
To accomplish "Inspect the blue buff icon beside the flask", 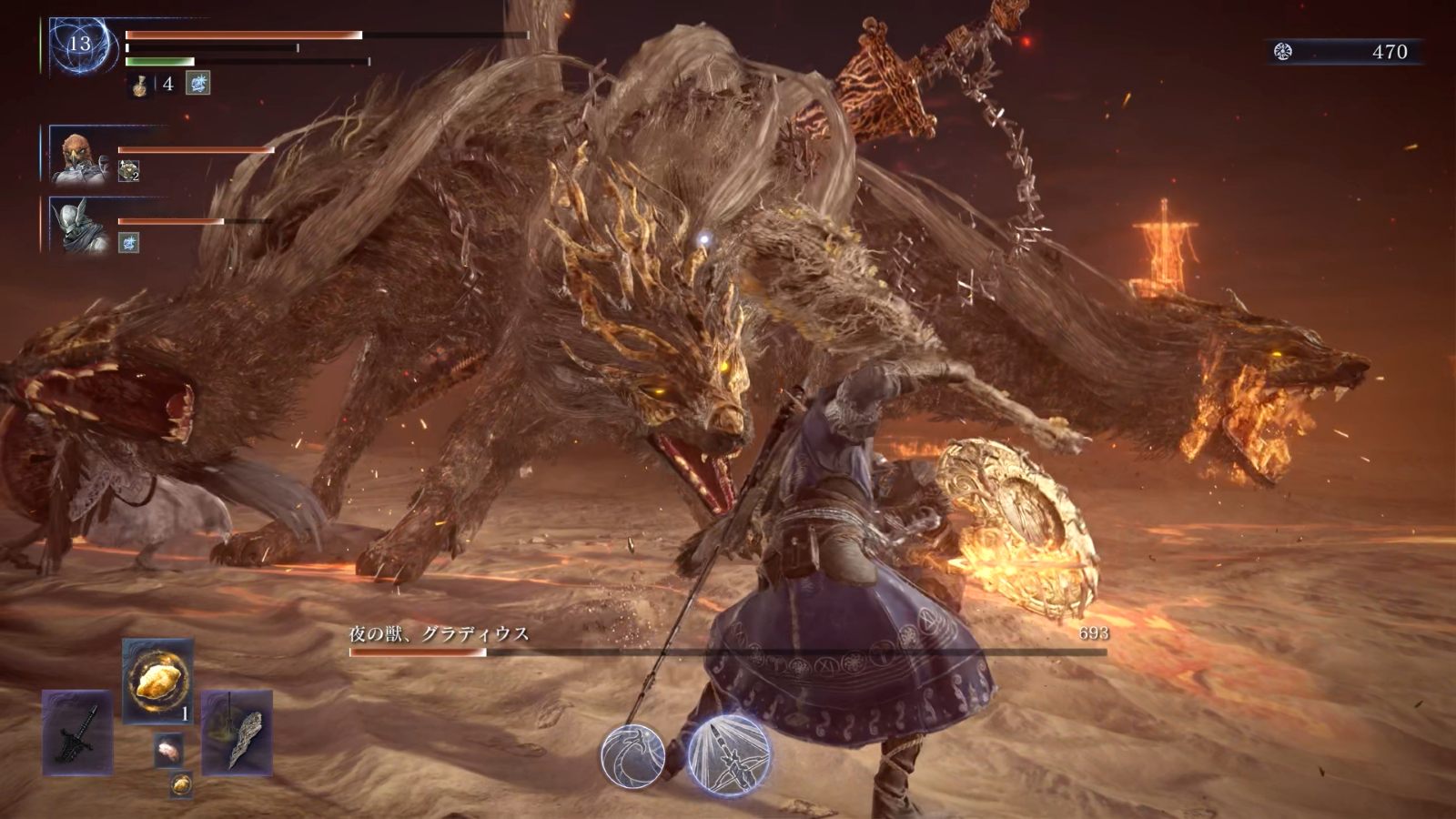I will (x=198, y=84).
